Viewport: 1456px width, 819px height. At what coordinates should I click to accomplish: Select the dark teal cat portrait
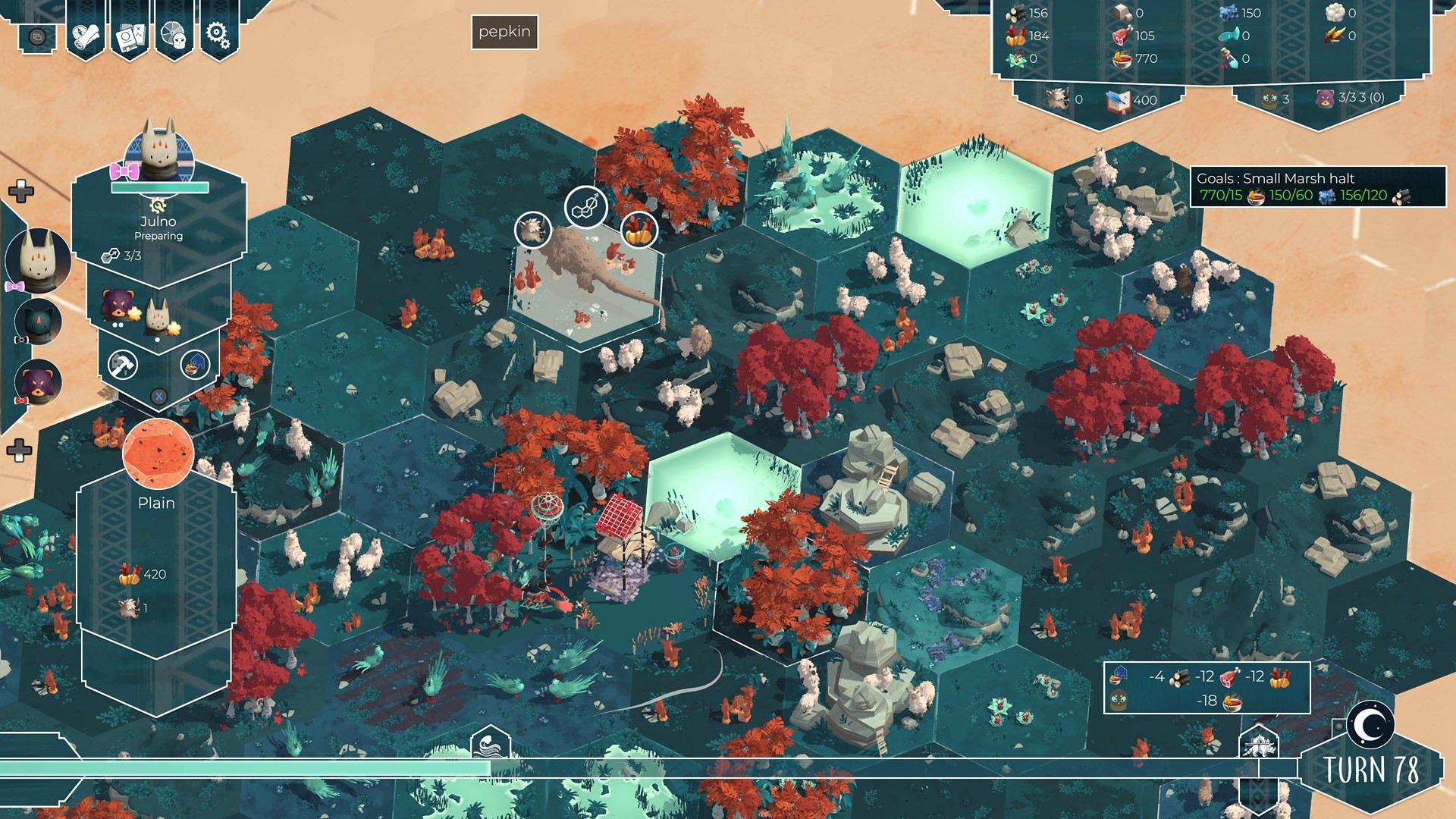point(38,320)
